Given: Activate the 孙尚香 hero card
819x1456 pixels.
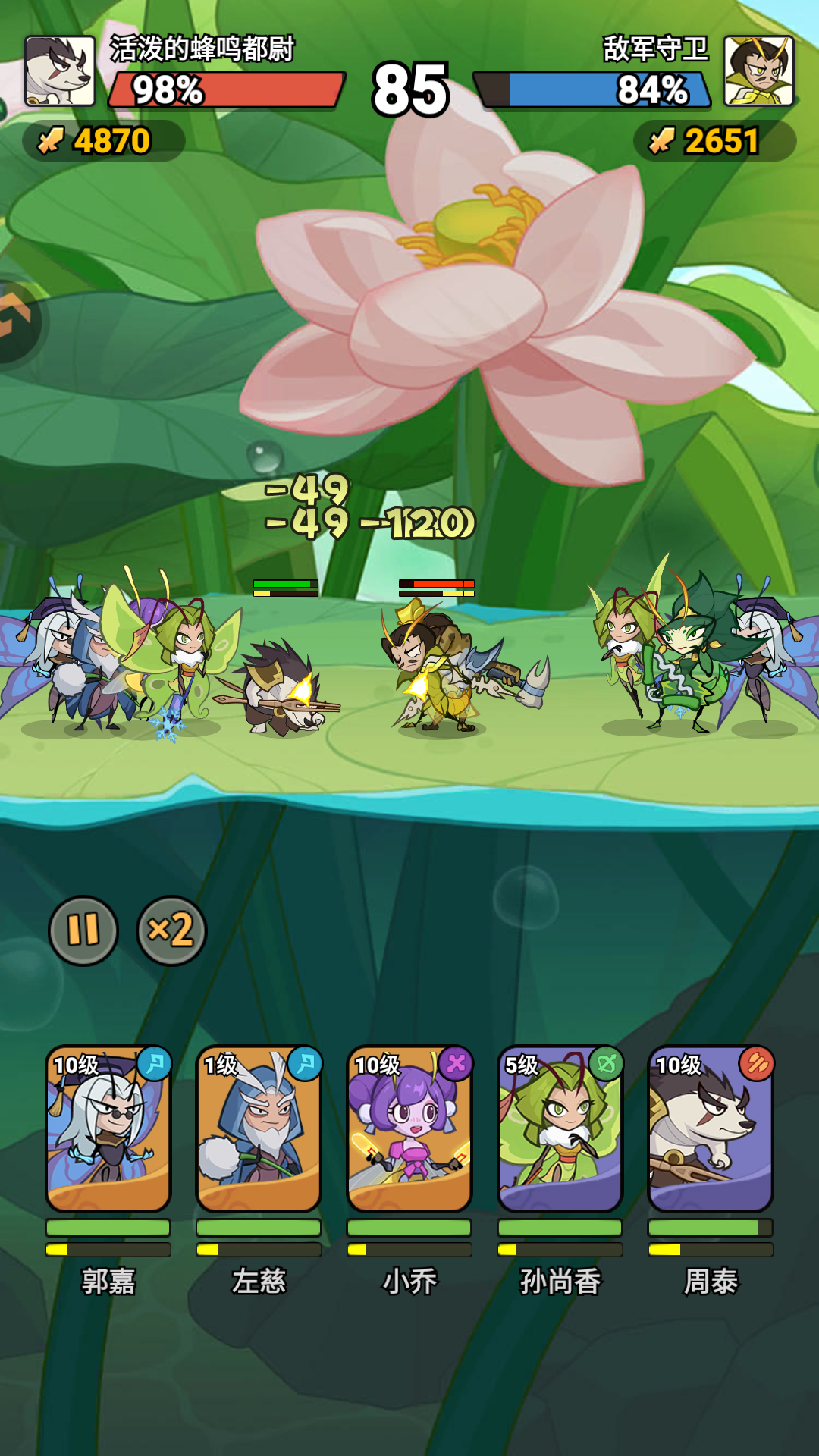Looking at the screenshot, I should tap(560, 1129).
